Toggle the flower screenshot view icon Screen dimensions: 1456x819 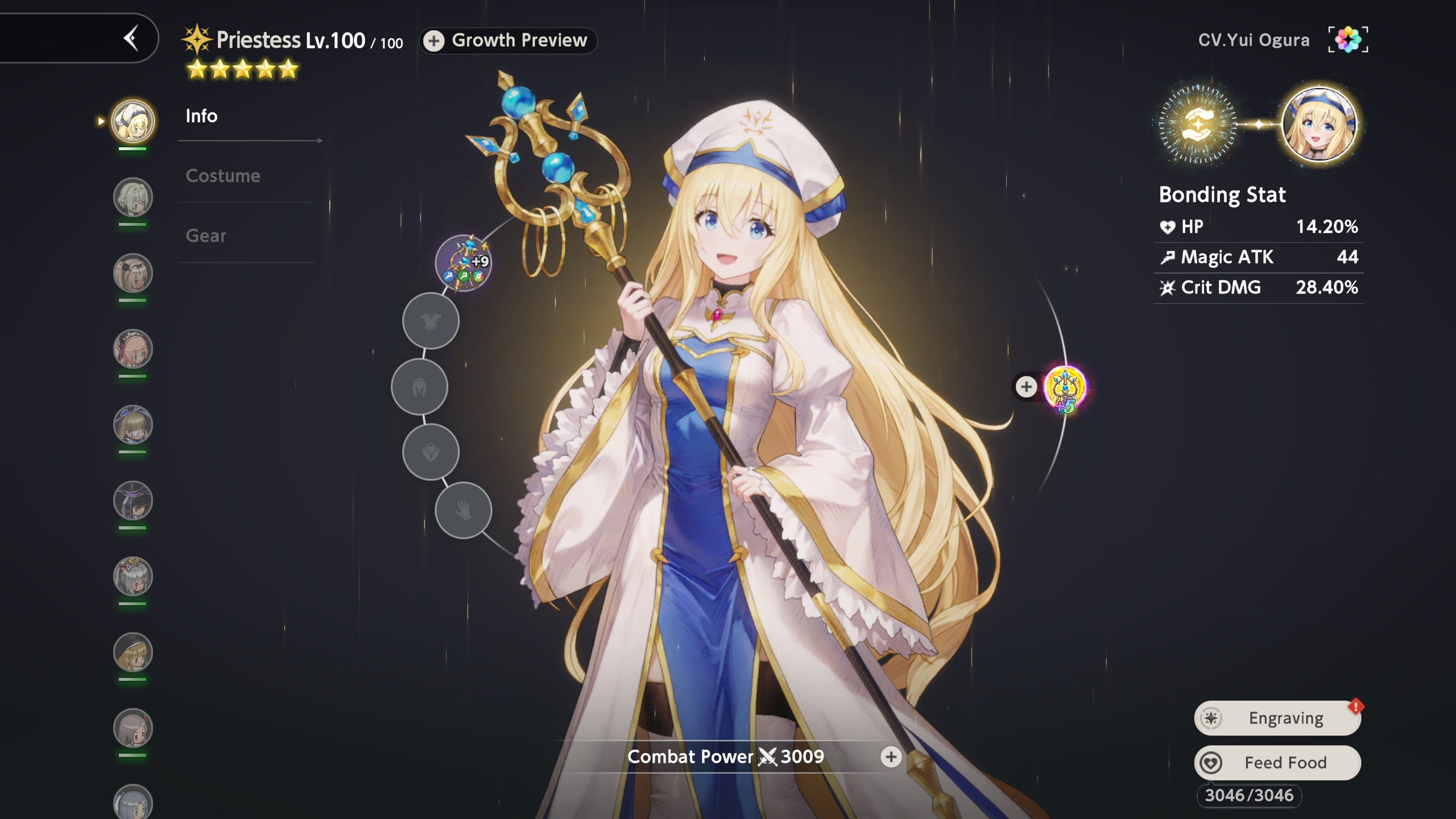click(x=1348, y=39)
